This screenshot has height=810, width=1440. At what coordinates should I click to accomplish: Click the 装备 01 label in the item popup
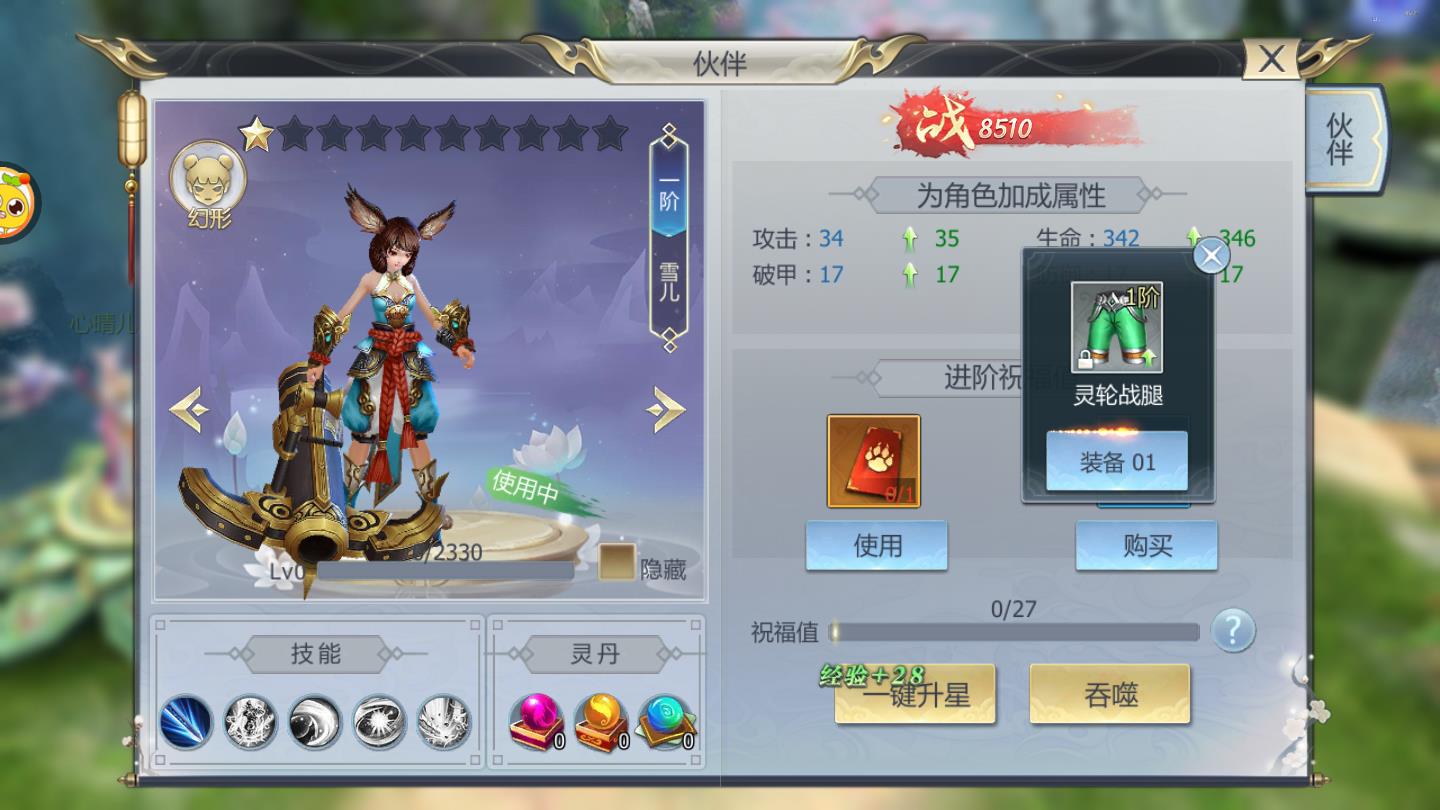(x=1117, y=462)
